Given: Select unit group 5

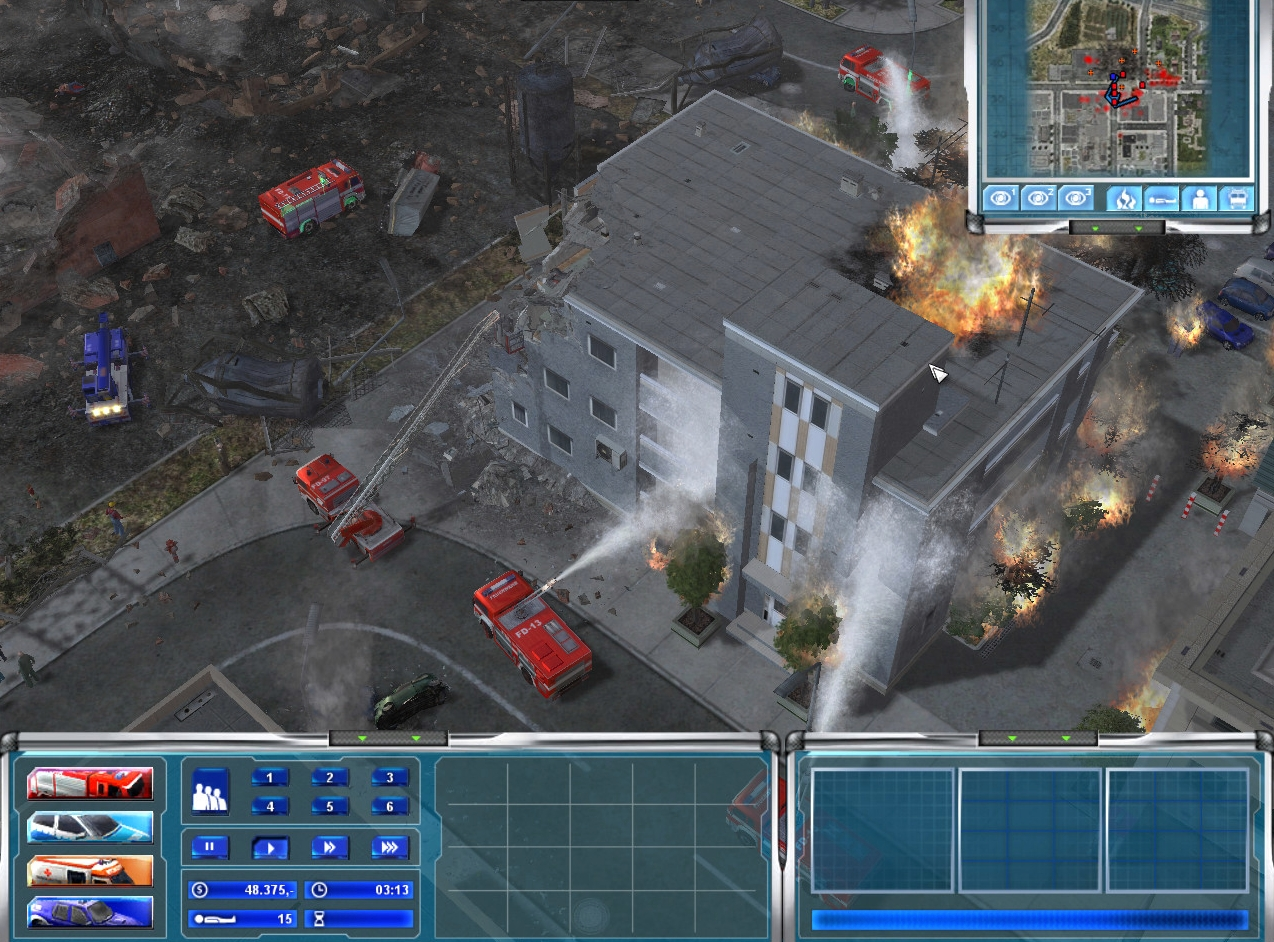Looking at the screenshot, I should click(x=330, y=806).
